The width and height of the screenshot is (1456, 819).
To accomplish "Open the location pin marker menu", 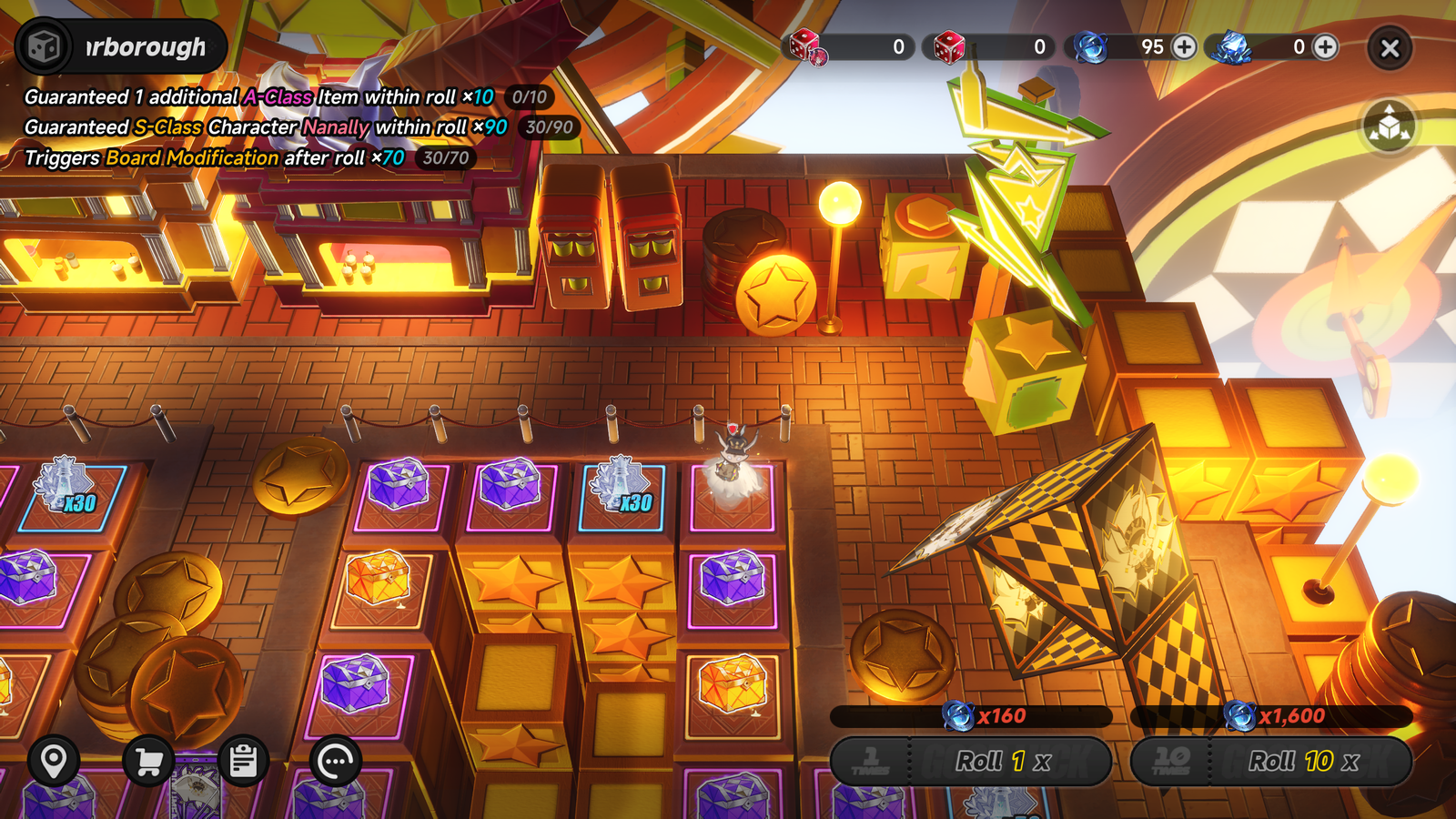I will coord(54,761).
